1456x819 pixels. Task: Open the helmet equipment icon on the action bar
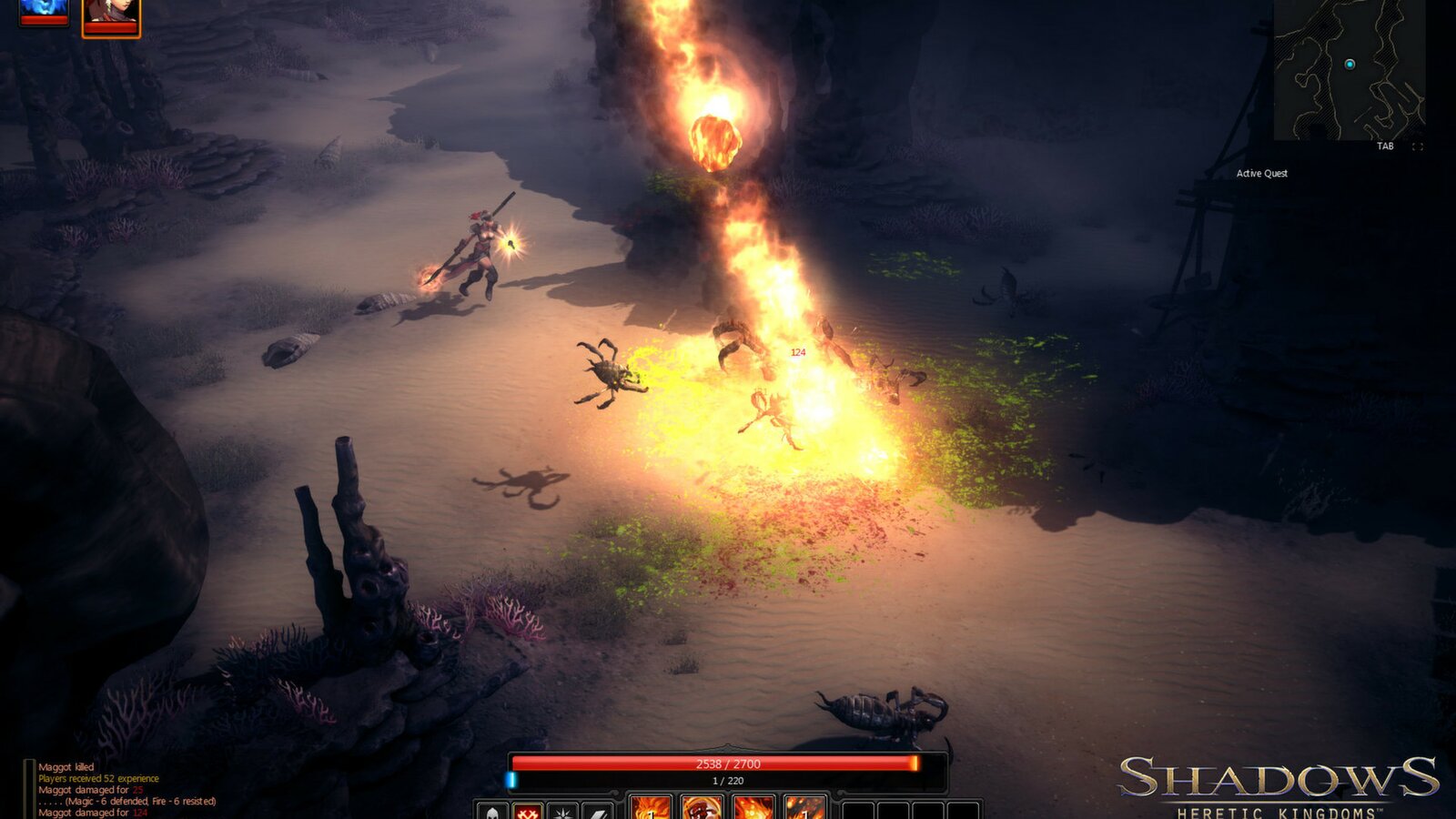(490, 812)
